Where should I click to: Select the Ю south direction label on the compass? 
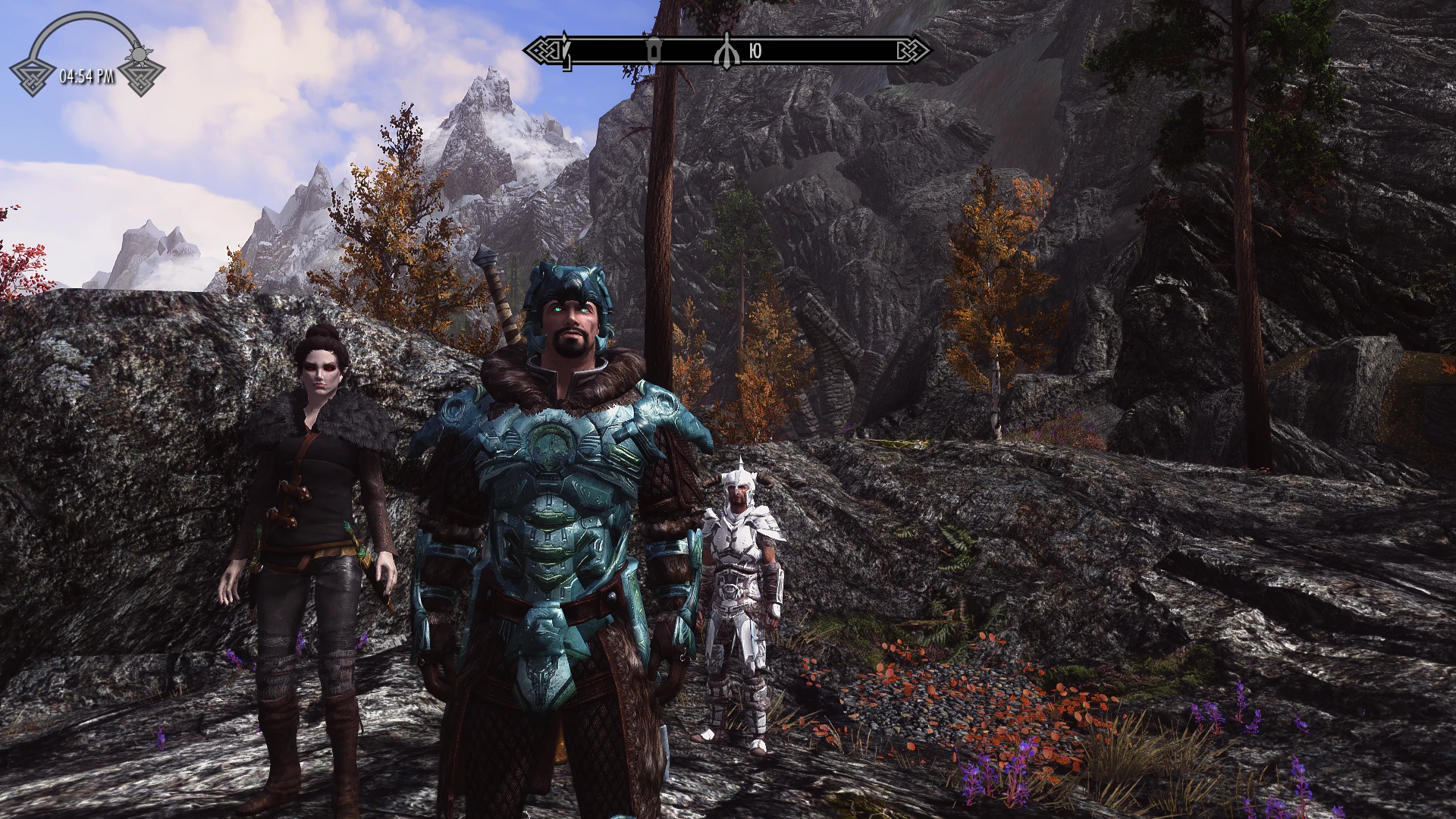(x=755, y=51)
